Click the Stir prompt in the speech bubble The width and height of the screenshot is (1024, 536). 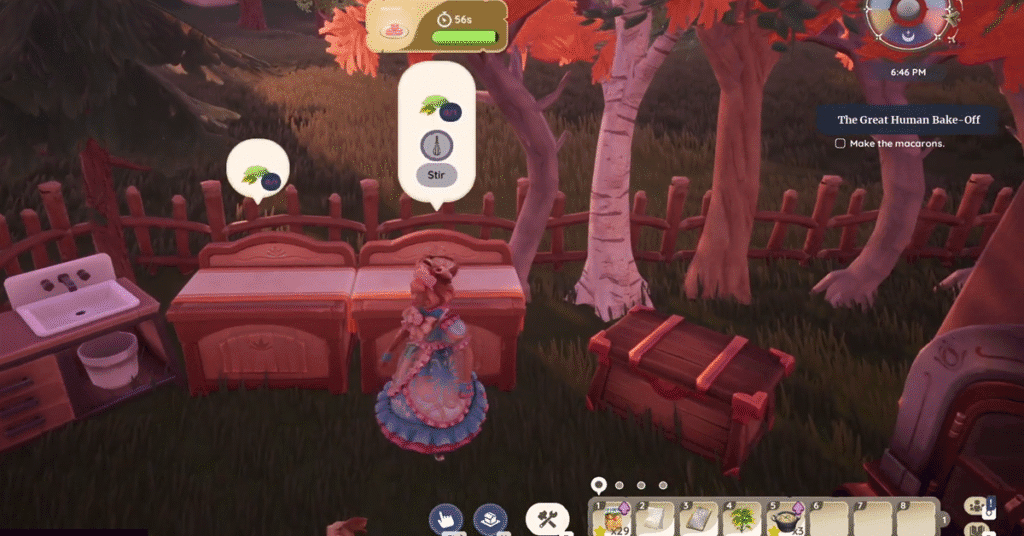[x=436, y=175]
